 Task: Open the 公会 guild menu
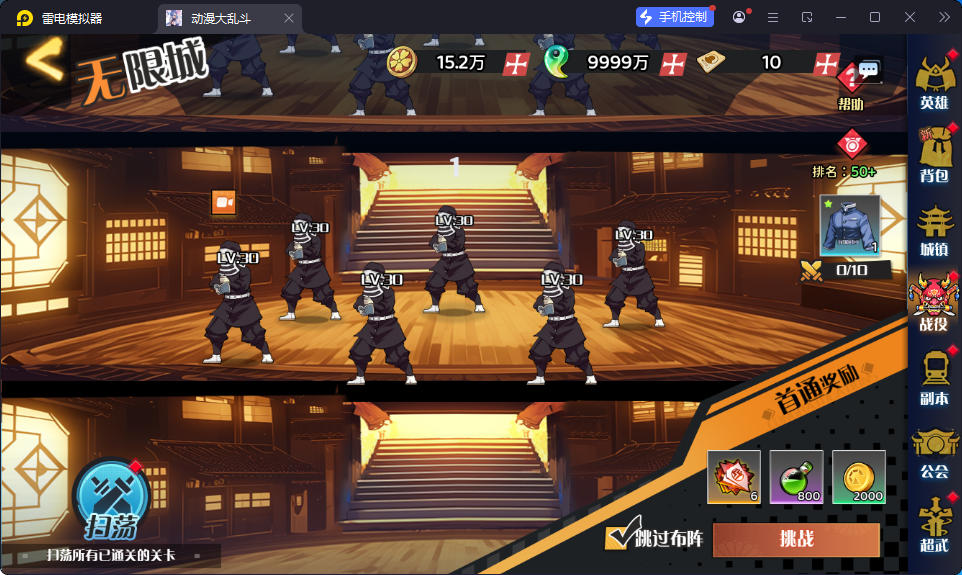934,452
